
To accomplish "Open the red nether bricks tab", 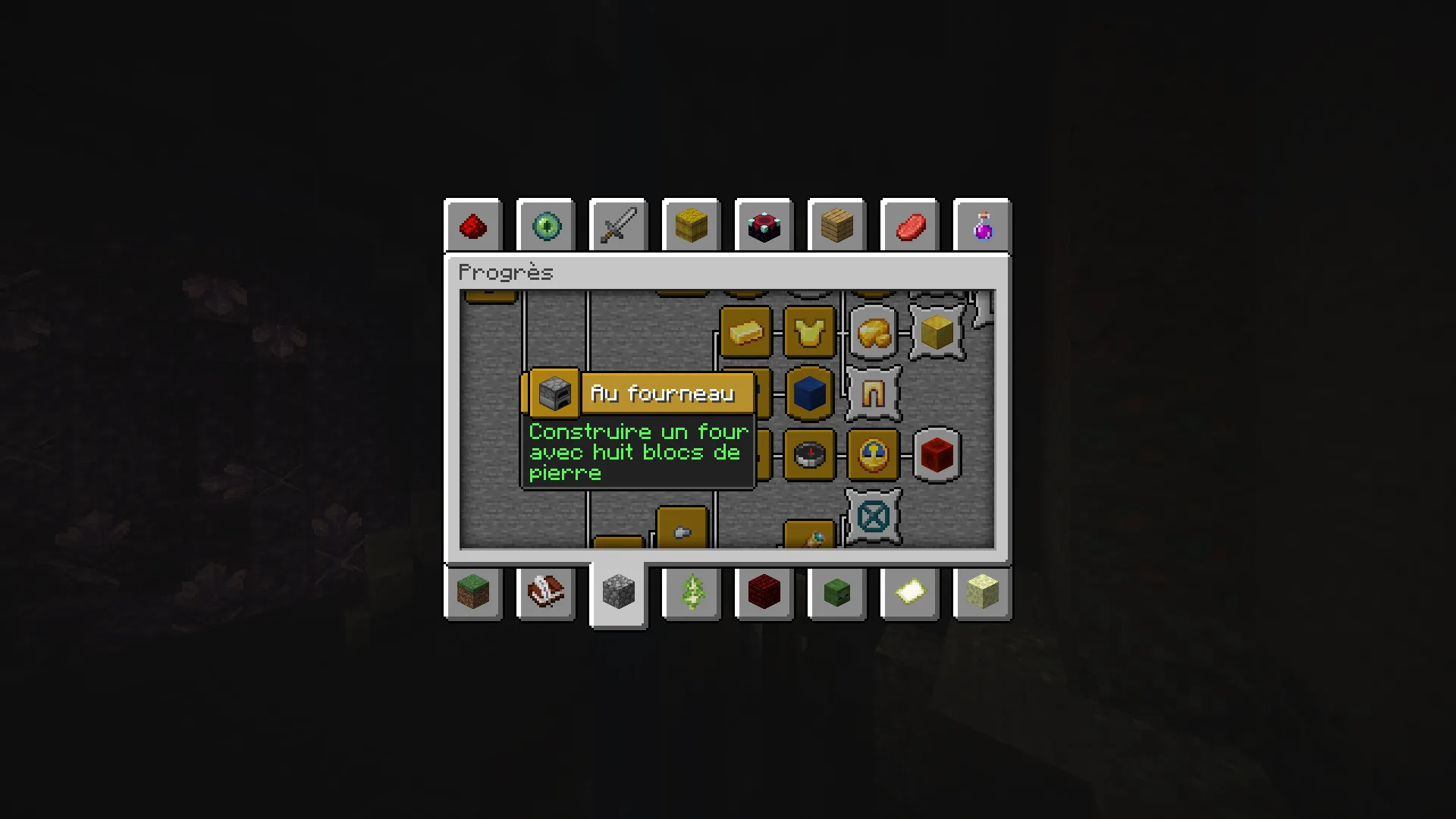I will (764, 592).
